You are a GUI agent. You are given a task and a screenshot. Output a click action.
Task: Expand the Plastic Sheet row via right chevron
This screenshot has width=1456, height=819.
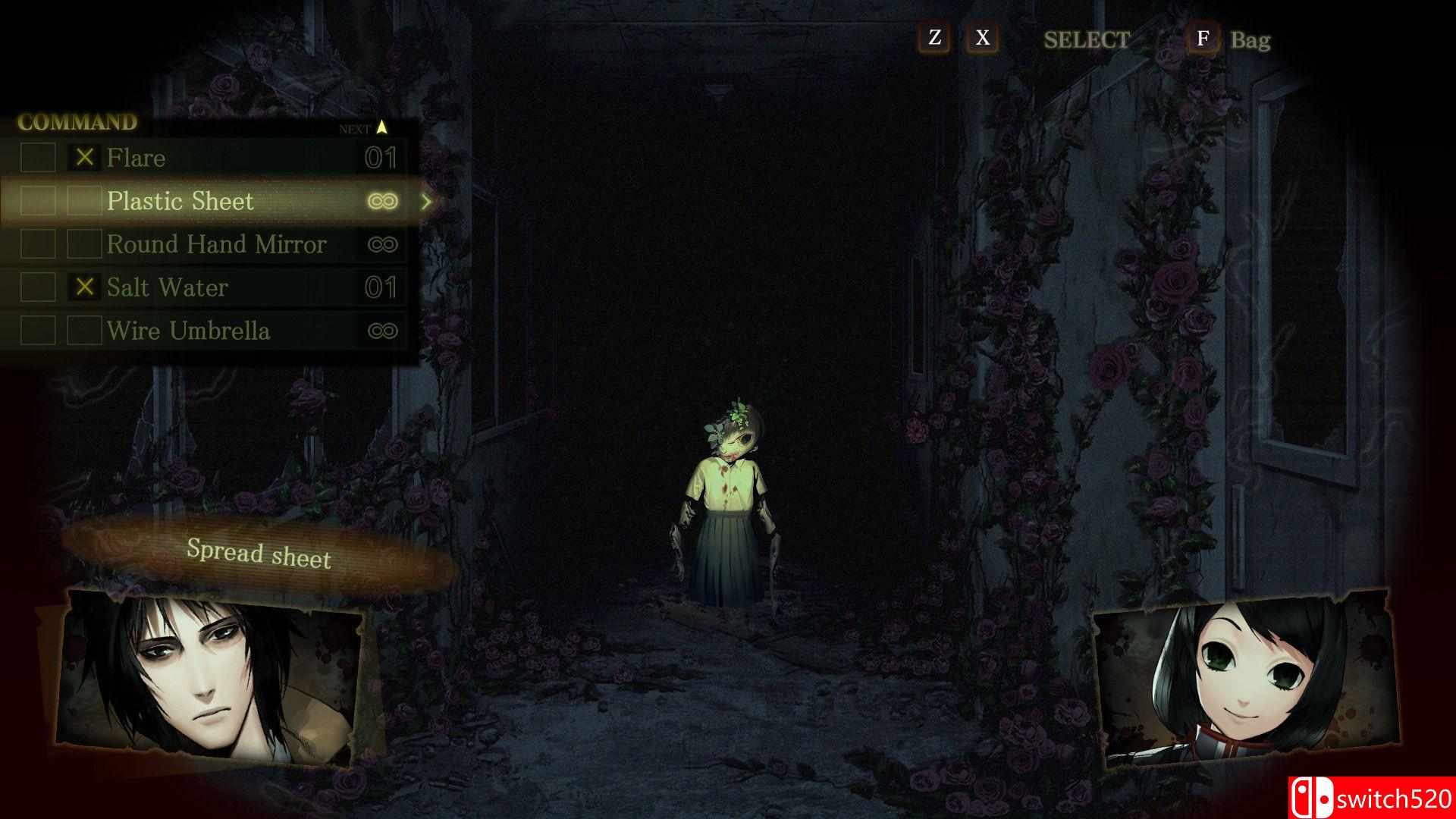coord(427,201)
